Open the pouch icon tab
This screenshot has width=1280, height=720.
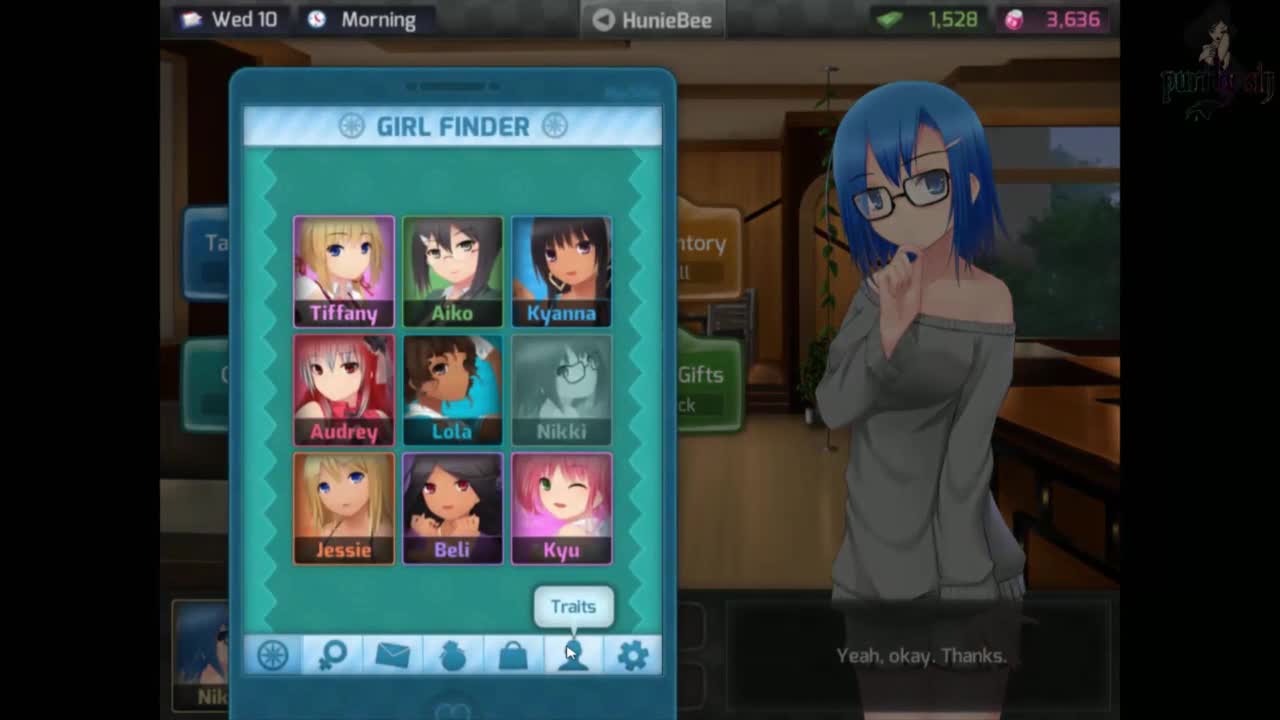tap(453, 655)
